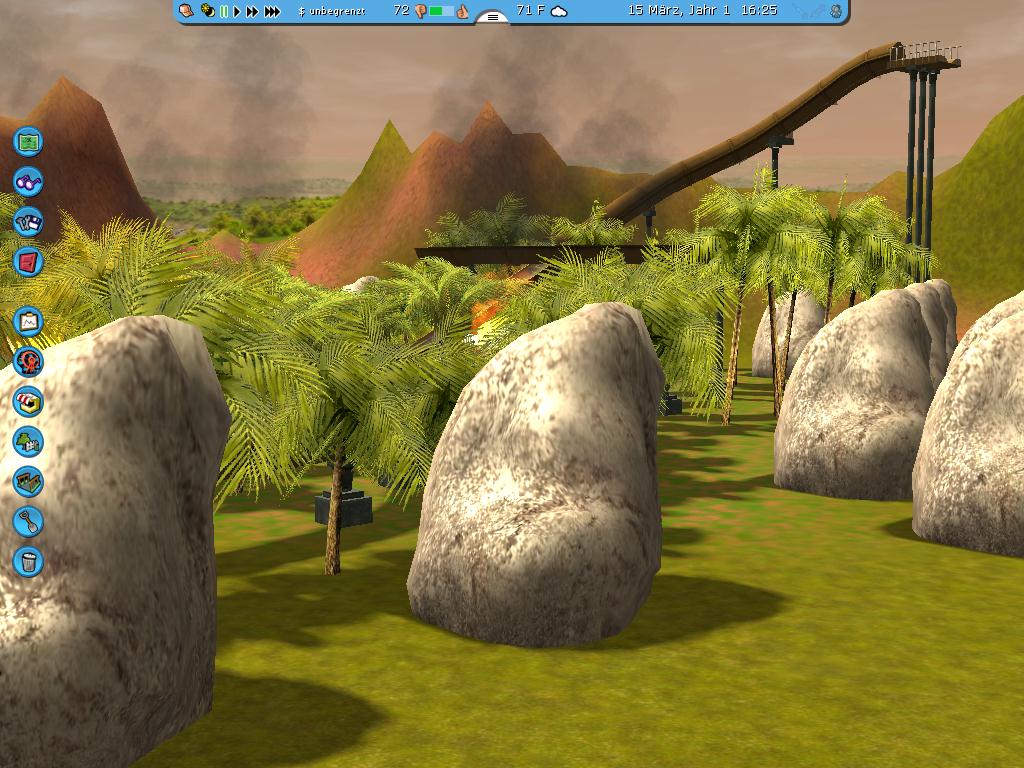1024x768 pixels.
Task: Open the messages icon in top bar
Action: point(187,11)
